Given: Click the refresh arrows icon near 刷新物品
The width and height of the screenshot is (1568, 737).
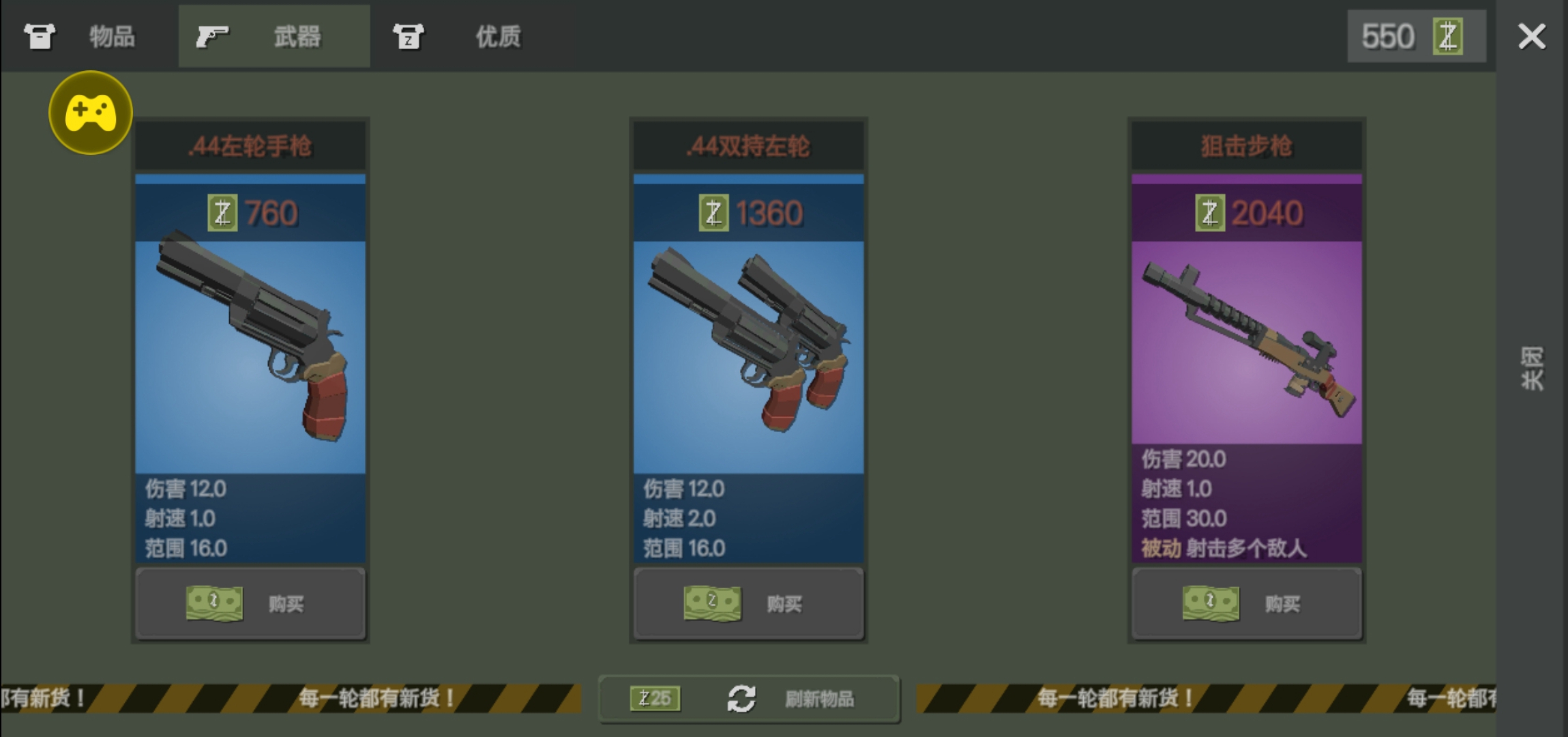Looking at the screenshot, I should pyautogui.click(x=741, y=698).
